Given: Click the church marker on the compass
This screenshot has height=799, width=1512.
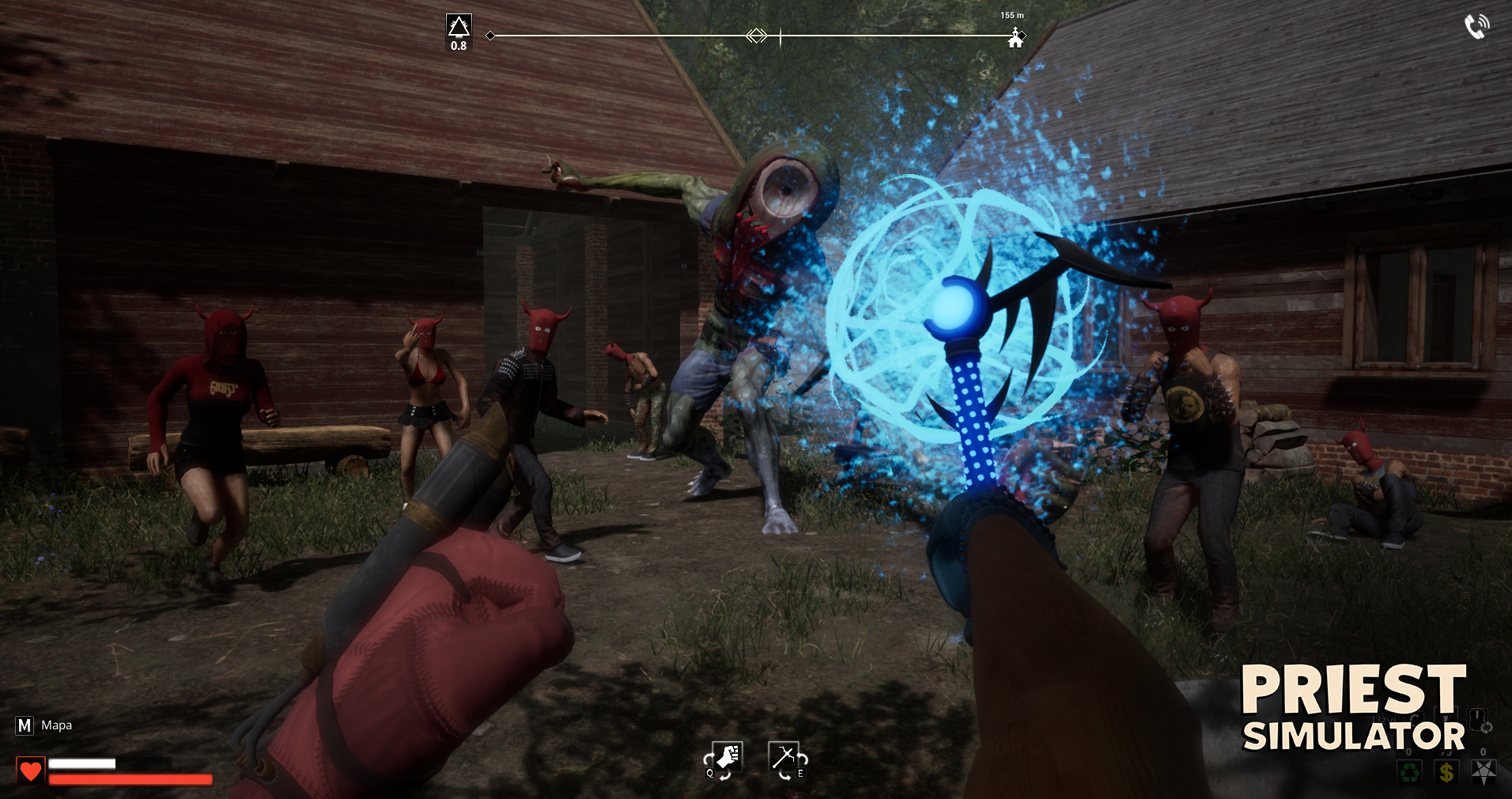Looking at the screenshot, I should pyautogui.click(x=1015, y=38).
